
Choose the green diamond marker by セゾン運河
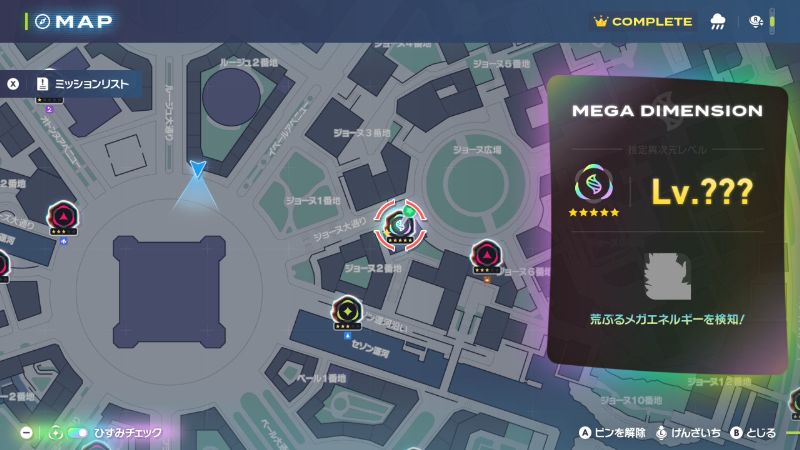(x=347, y=311)
